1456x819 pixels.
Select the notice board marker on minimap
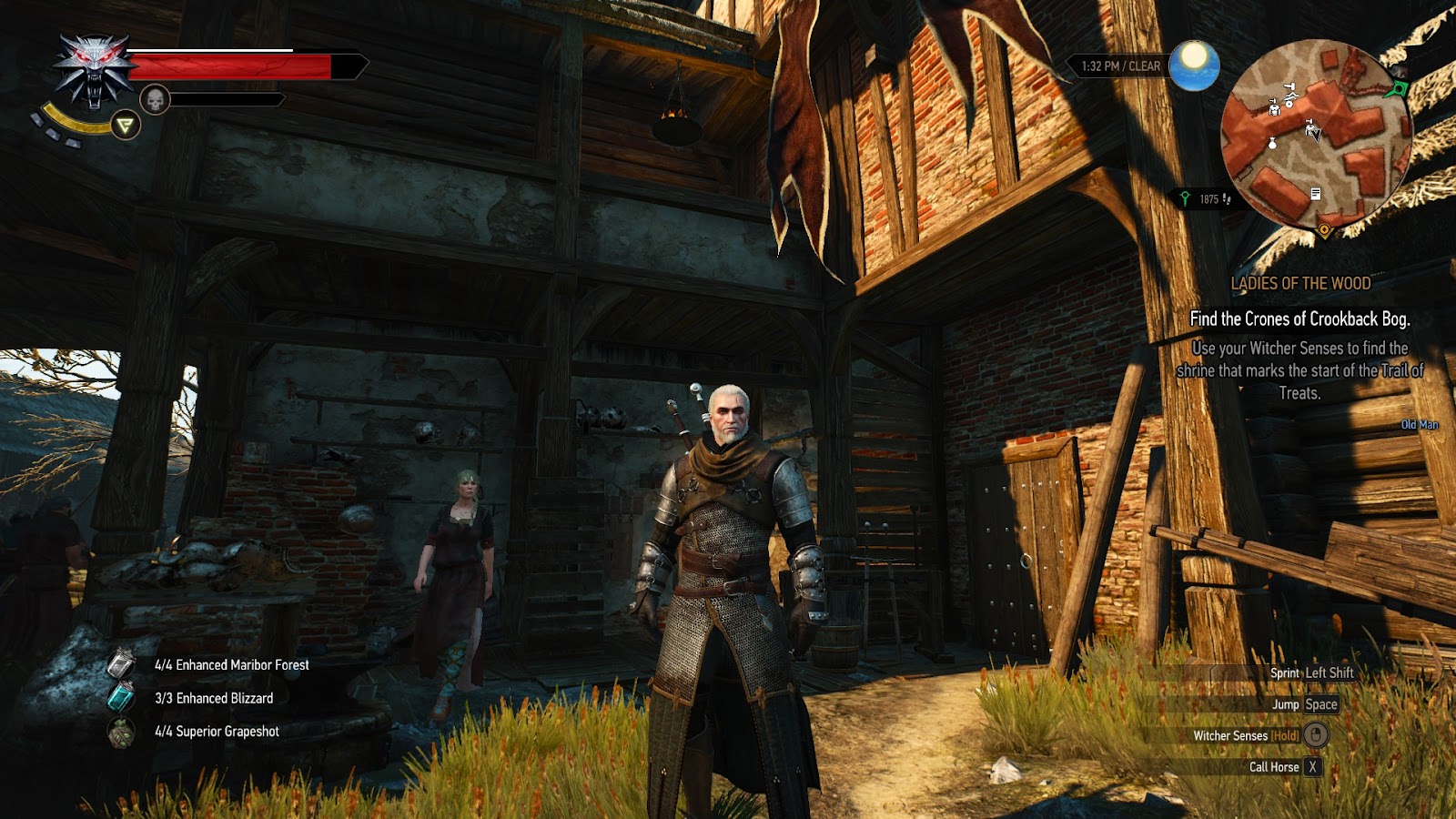click(x=1315, y=194)
